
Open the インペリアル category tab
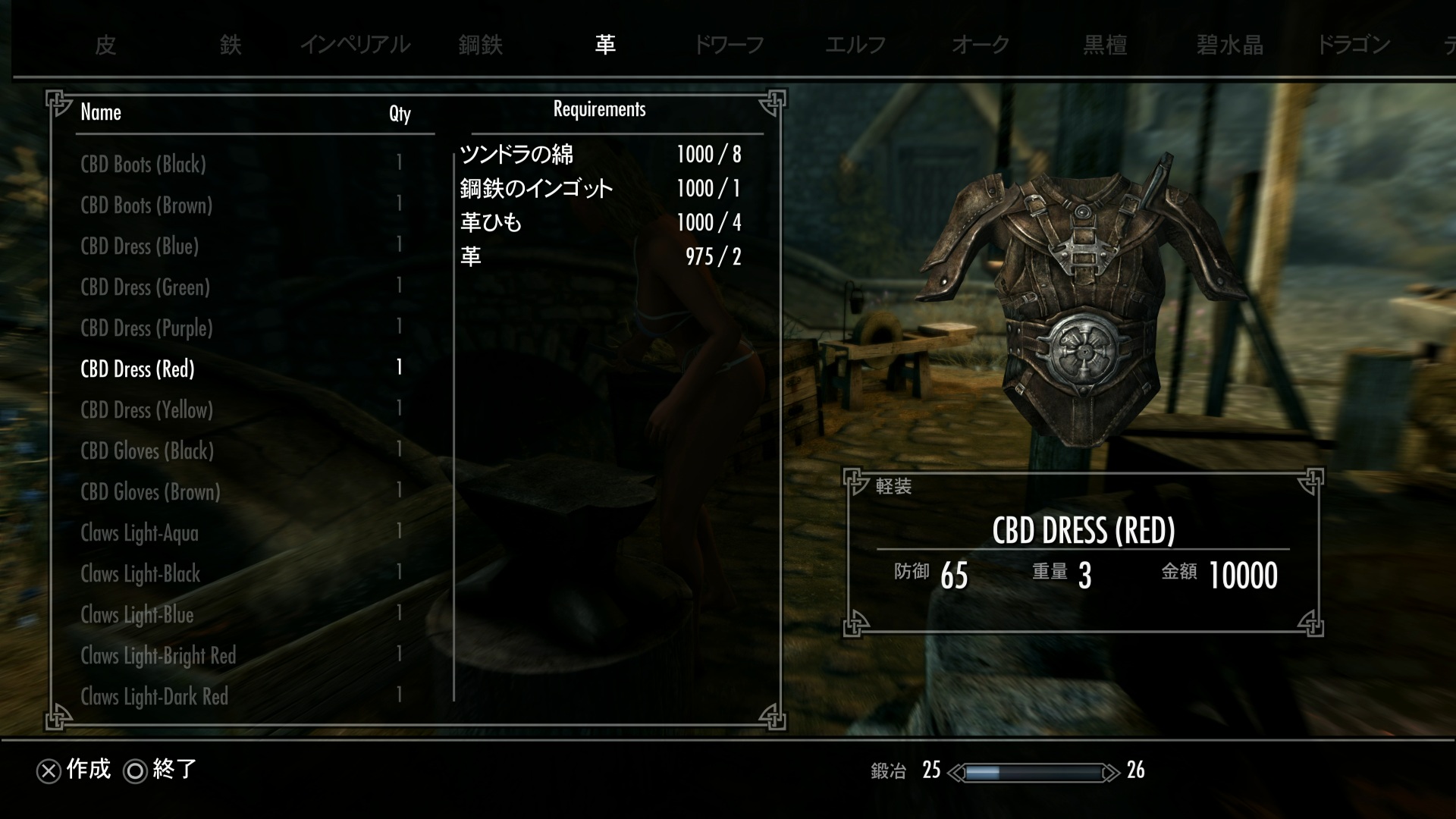(355, 45)
